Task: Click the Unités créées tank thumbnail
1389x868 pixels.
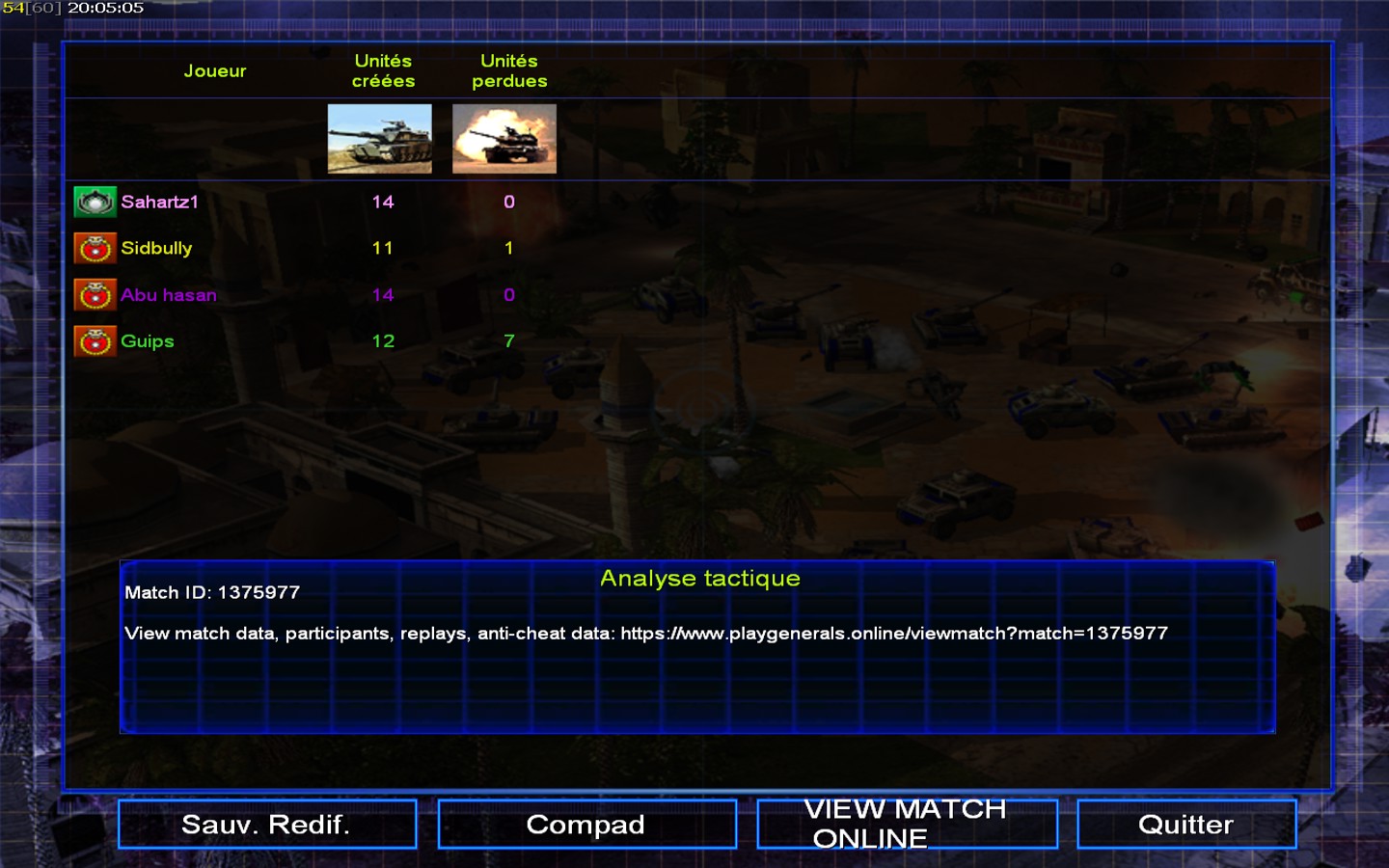Action: pyautogui.click(x=380, y=139)
